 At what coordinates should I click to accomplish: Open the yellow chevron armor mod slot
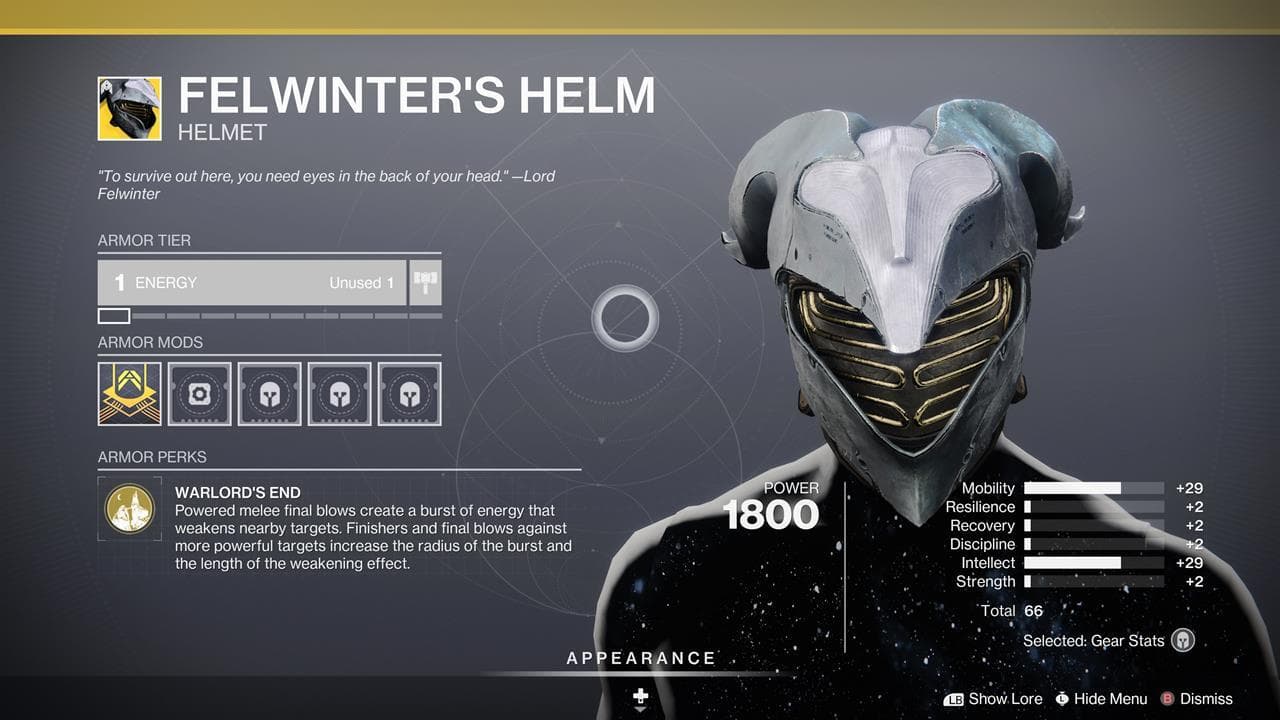[x=130, y=394]
